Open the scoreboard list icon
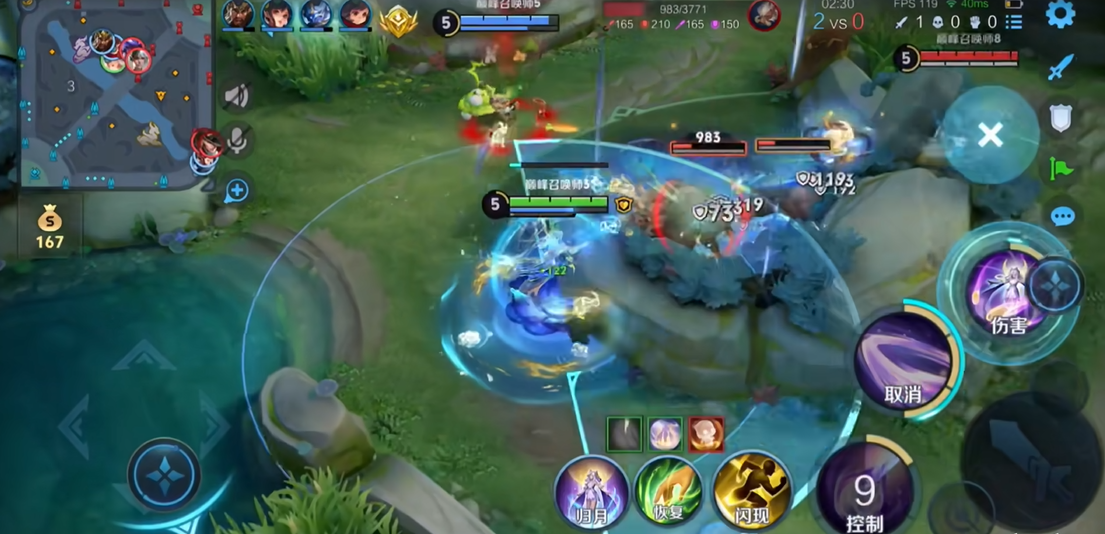The width and height of the screenshot is (1105, 534). point(1013,22)
